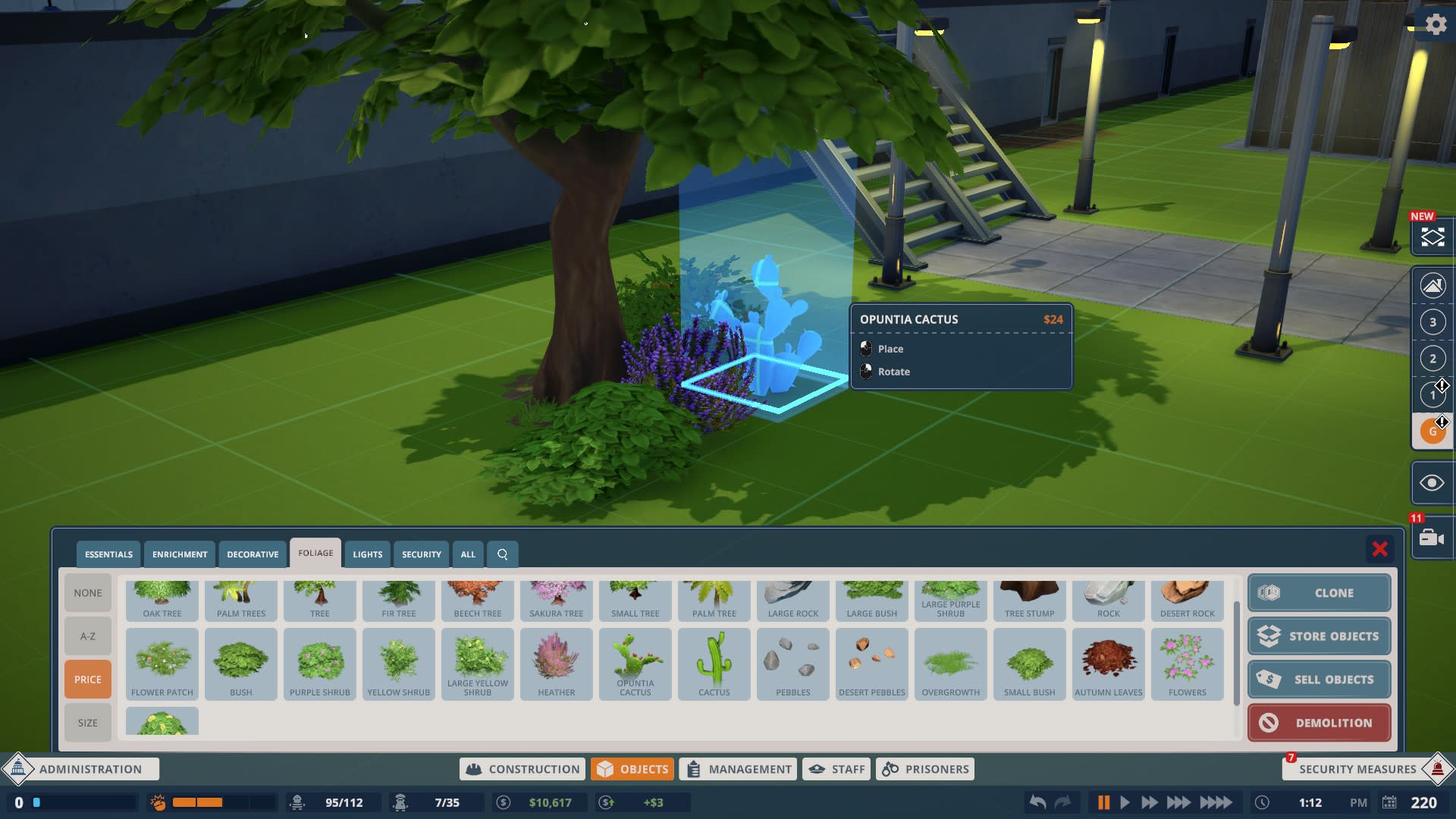Click the Demolition button
Viewport: 1456px width, 819px height.
coord(1319,723)
